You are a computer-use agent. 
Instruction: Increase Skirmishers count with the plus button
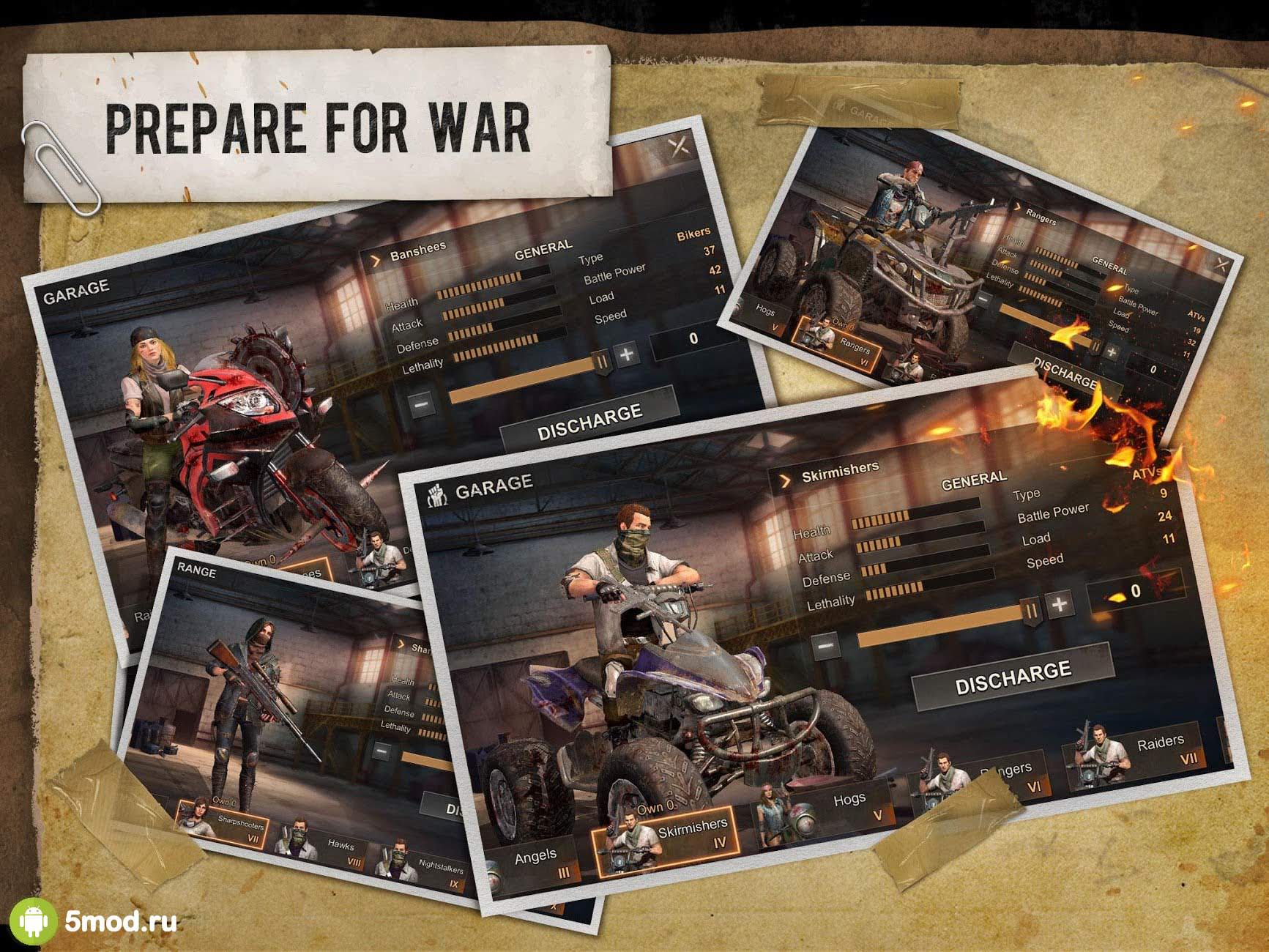pyautogui.click(x=1059, y=605)
